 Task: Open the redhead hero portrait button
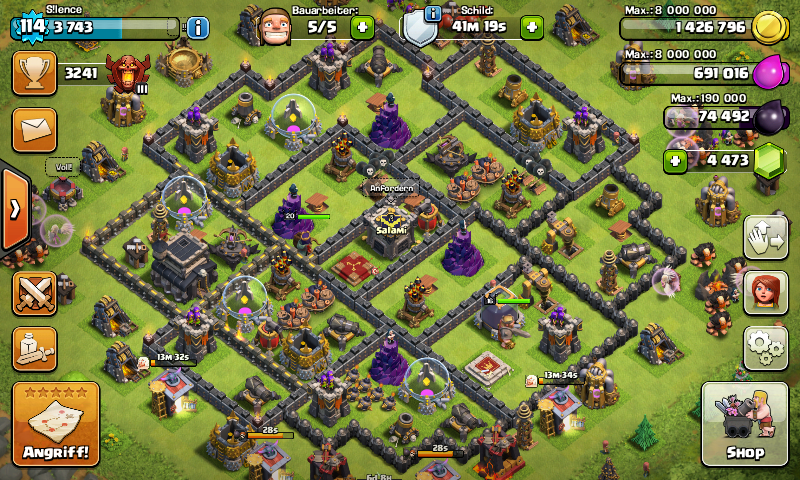click(x=765, y=293)
